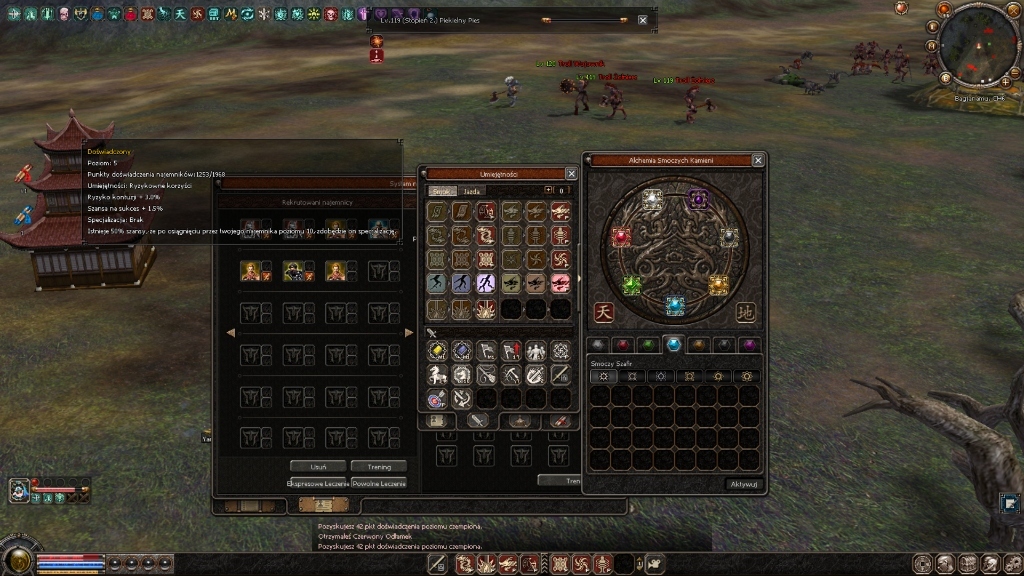Select the yellow dragon stone on the wheel
This screenshot has width=1024, height=576.
coord(718,285)
